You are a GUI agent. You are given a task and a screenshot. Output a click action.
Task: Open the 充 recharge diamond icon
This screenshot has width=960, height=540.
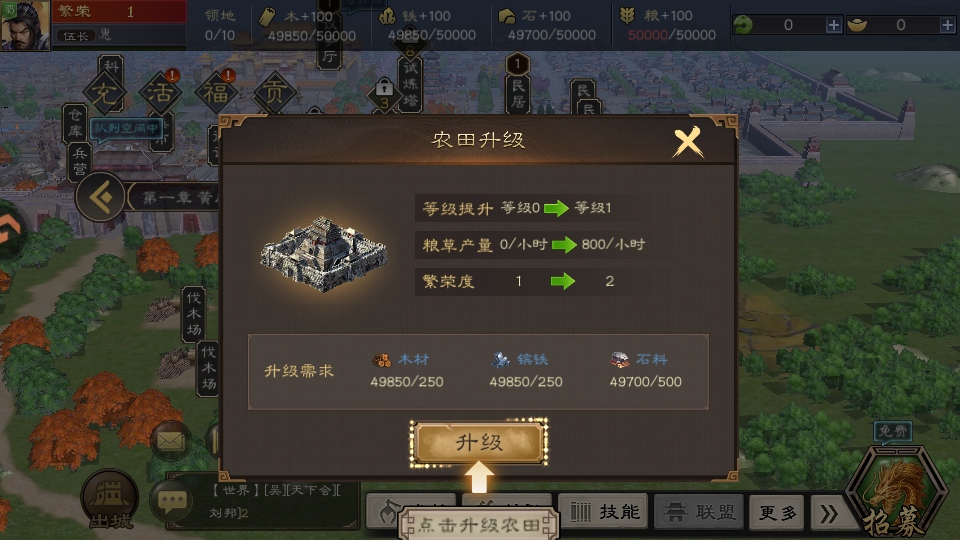tap(104, 95)
